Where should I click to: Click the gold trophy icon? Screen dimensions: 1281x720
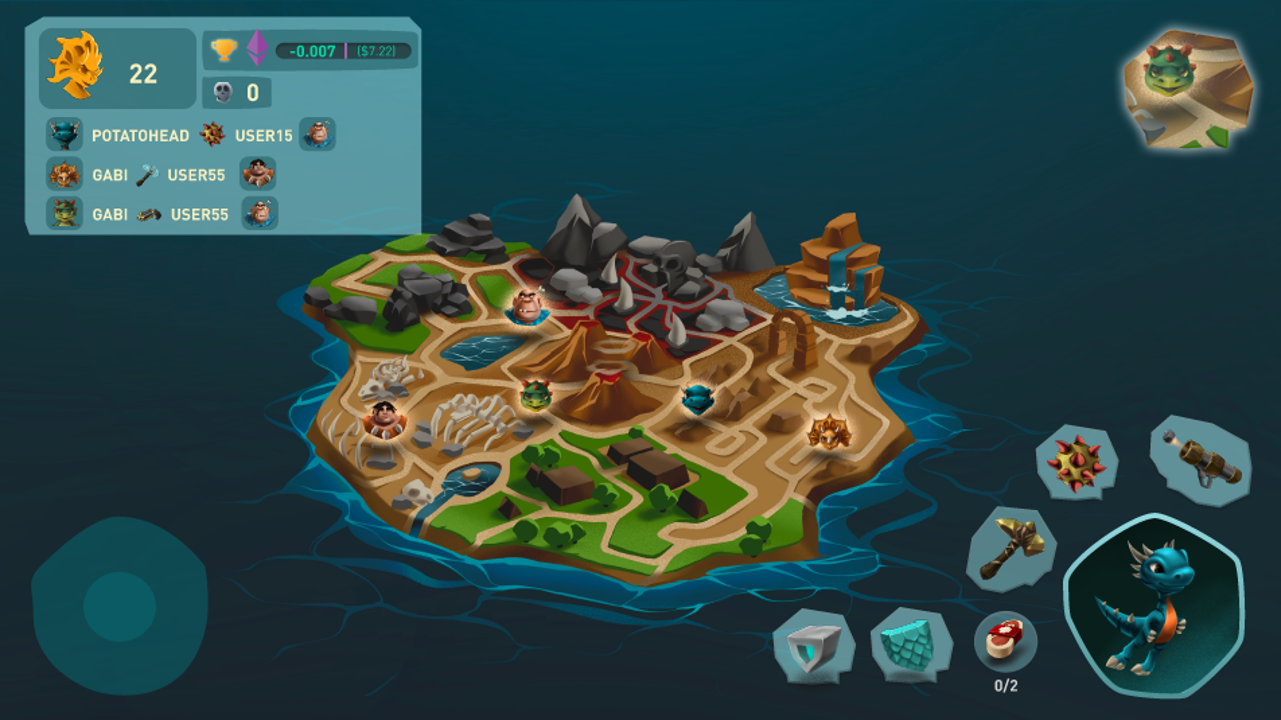coord(224,50)
